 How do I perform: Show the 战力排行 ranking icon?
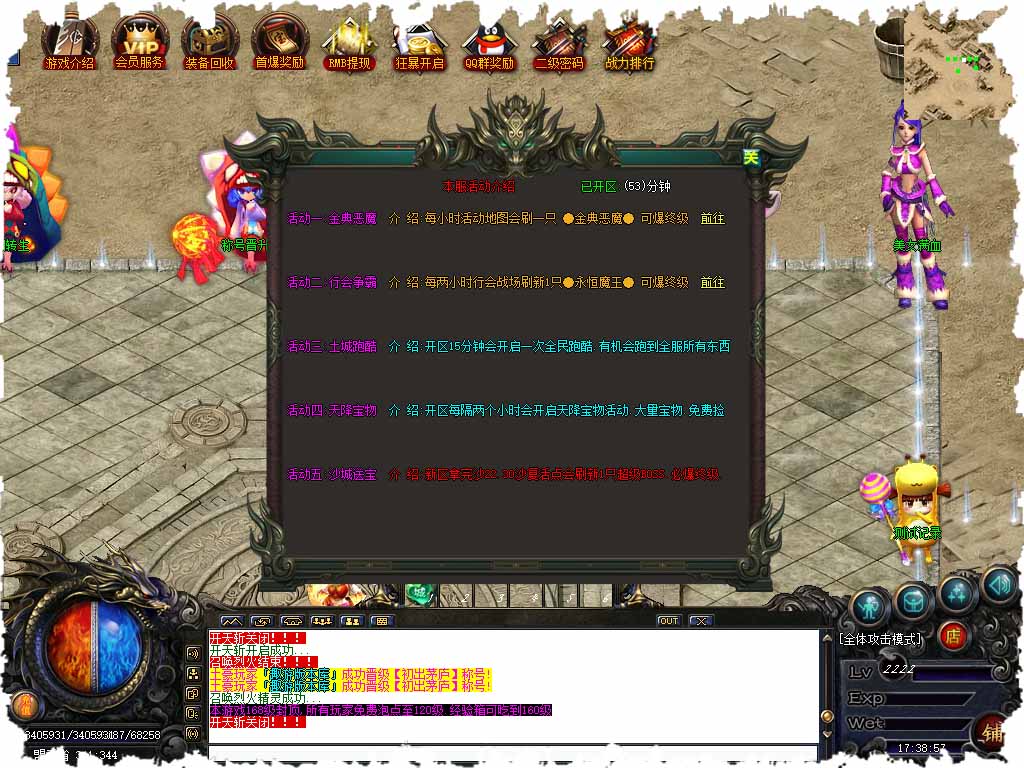coord(629,43)
